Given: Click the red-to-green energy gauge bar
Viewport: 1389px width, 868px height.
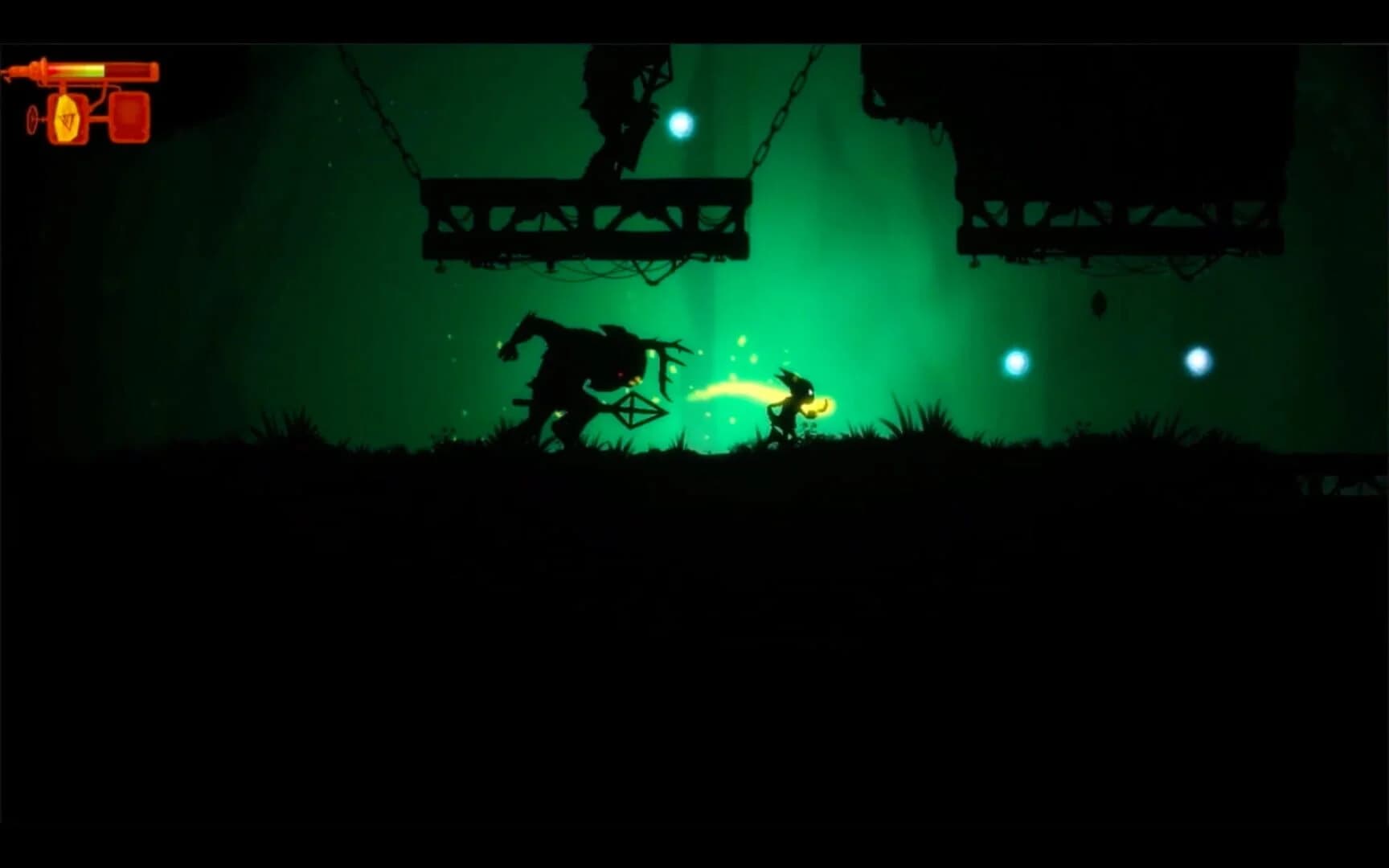Looking at the screenshot, I should click(x=76, y=70).
